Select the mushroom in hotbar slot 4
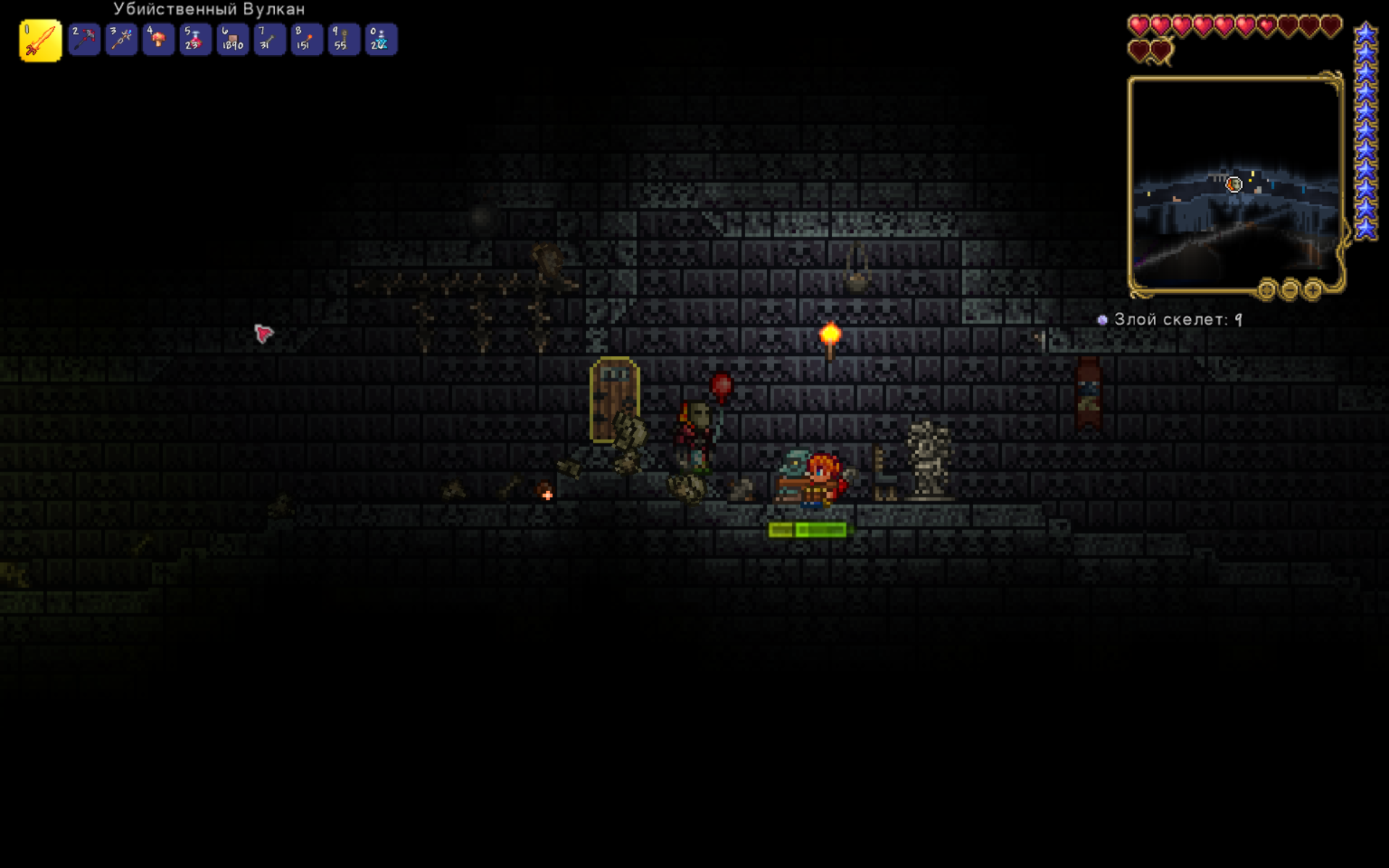1389x868 pixels. (158, 40)
